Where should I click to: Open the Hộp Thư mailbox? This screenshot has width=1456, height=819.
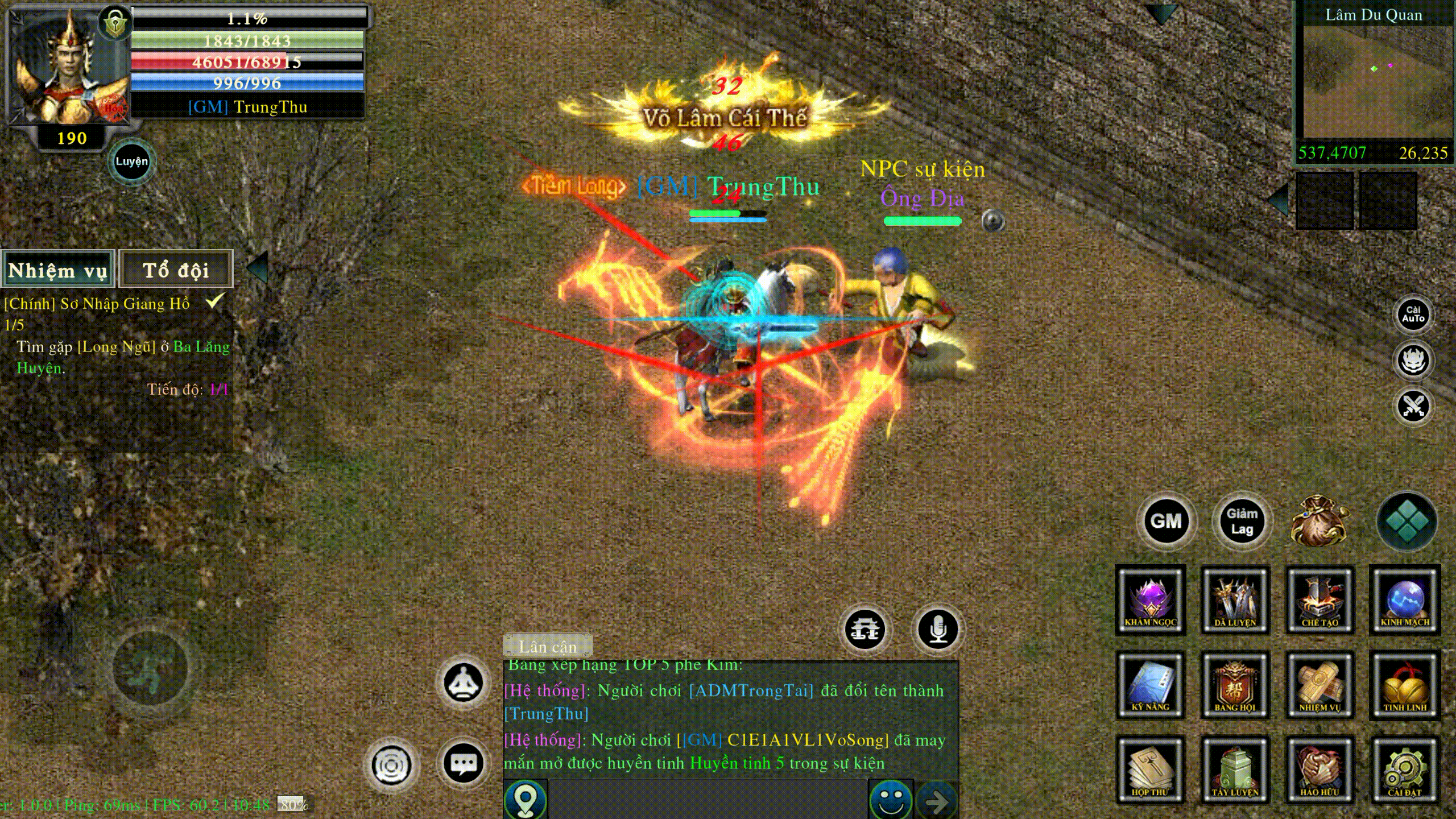1150,769
